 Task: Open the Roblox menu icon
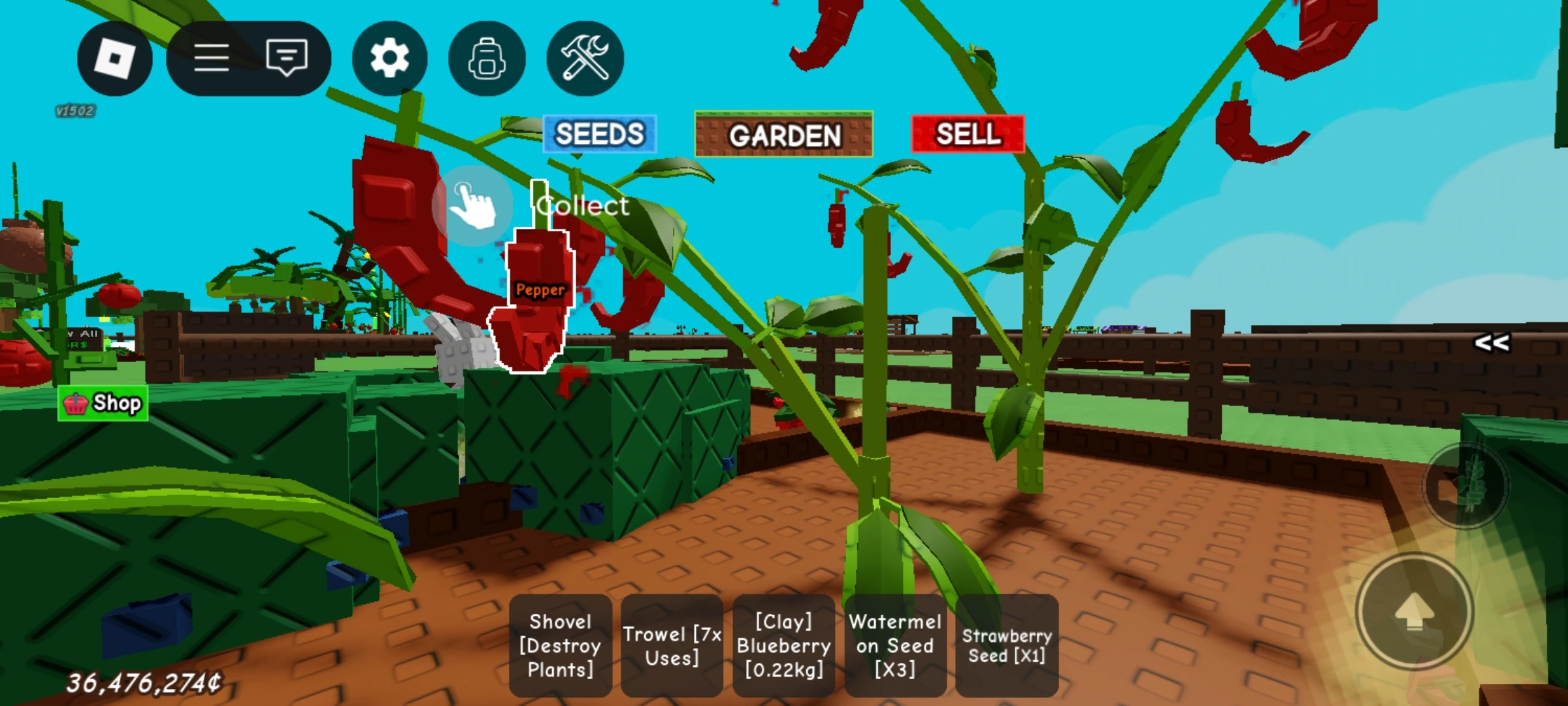click(x=114, y=58)
